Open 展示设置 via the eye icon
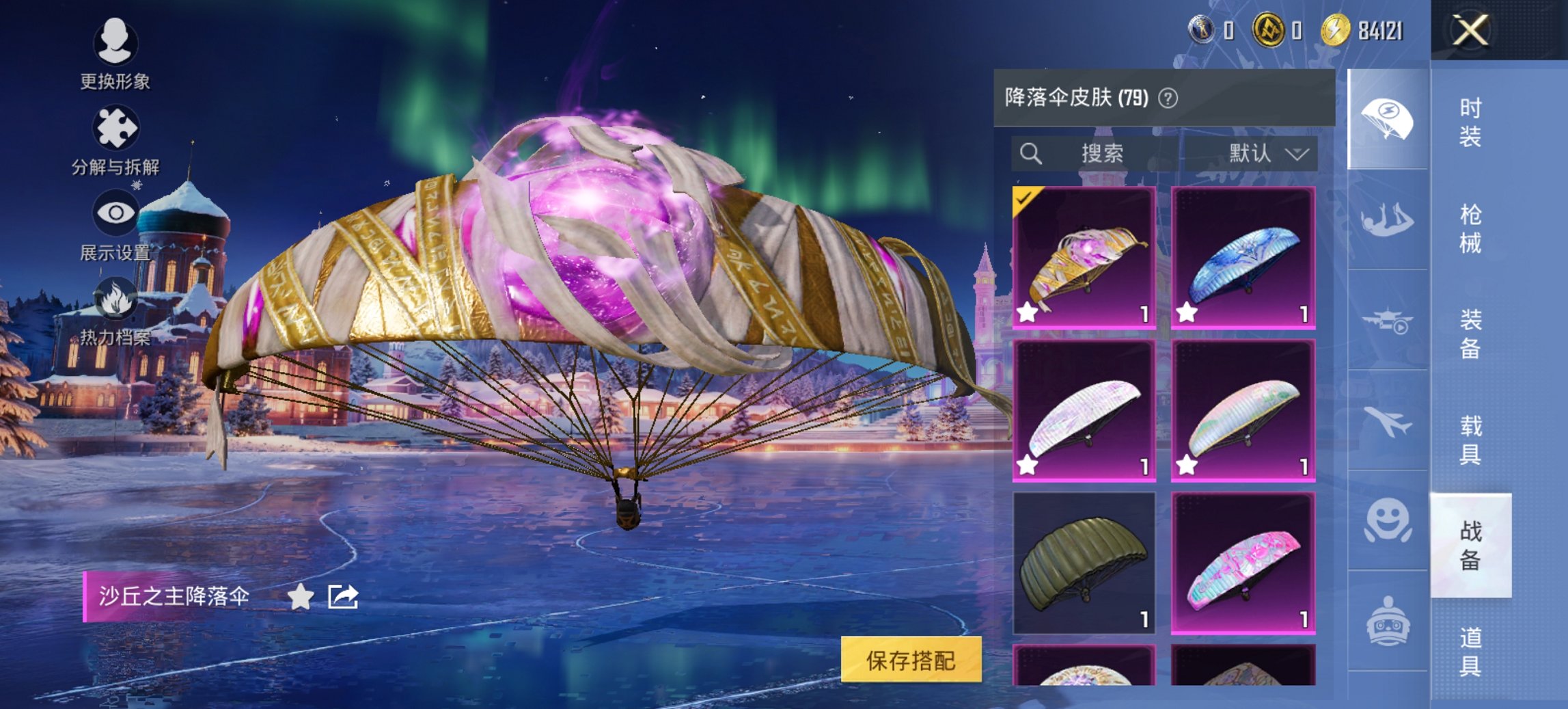 click(116, 212)
